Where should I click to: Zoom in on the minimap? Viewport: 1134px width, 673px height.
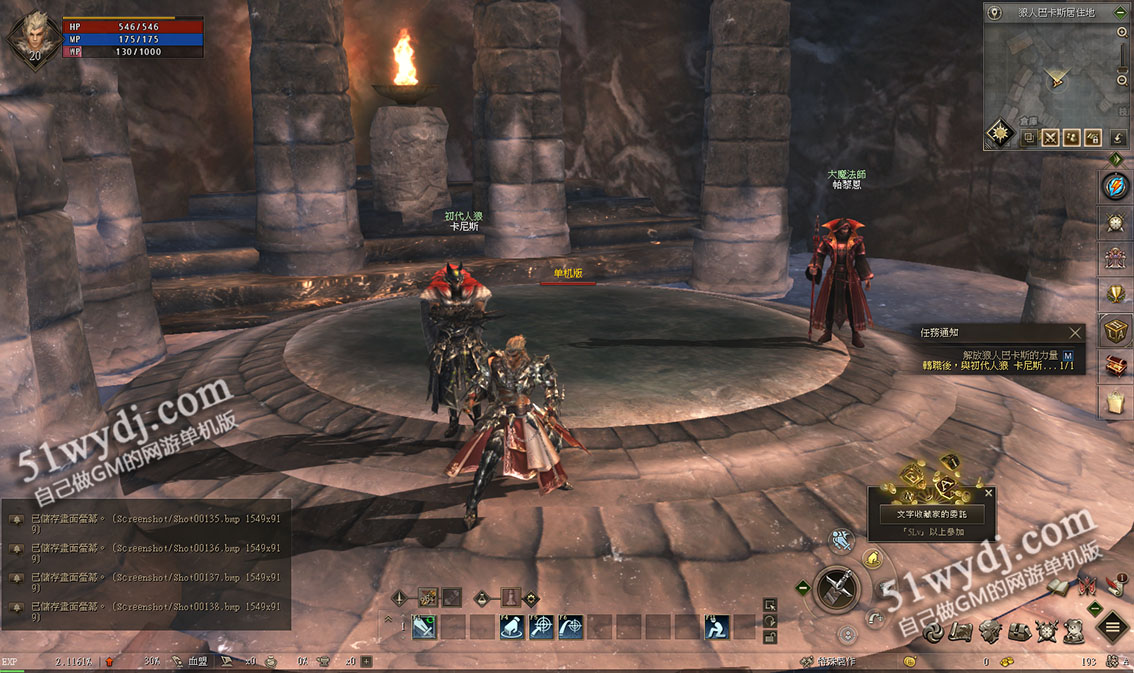[1123, 32]
